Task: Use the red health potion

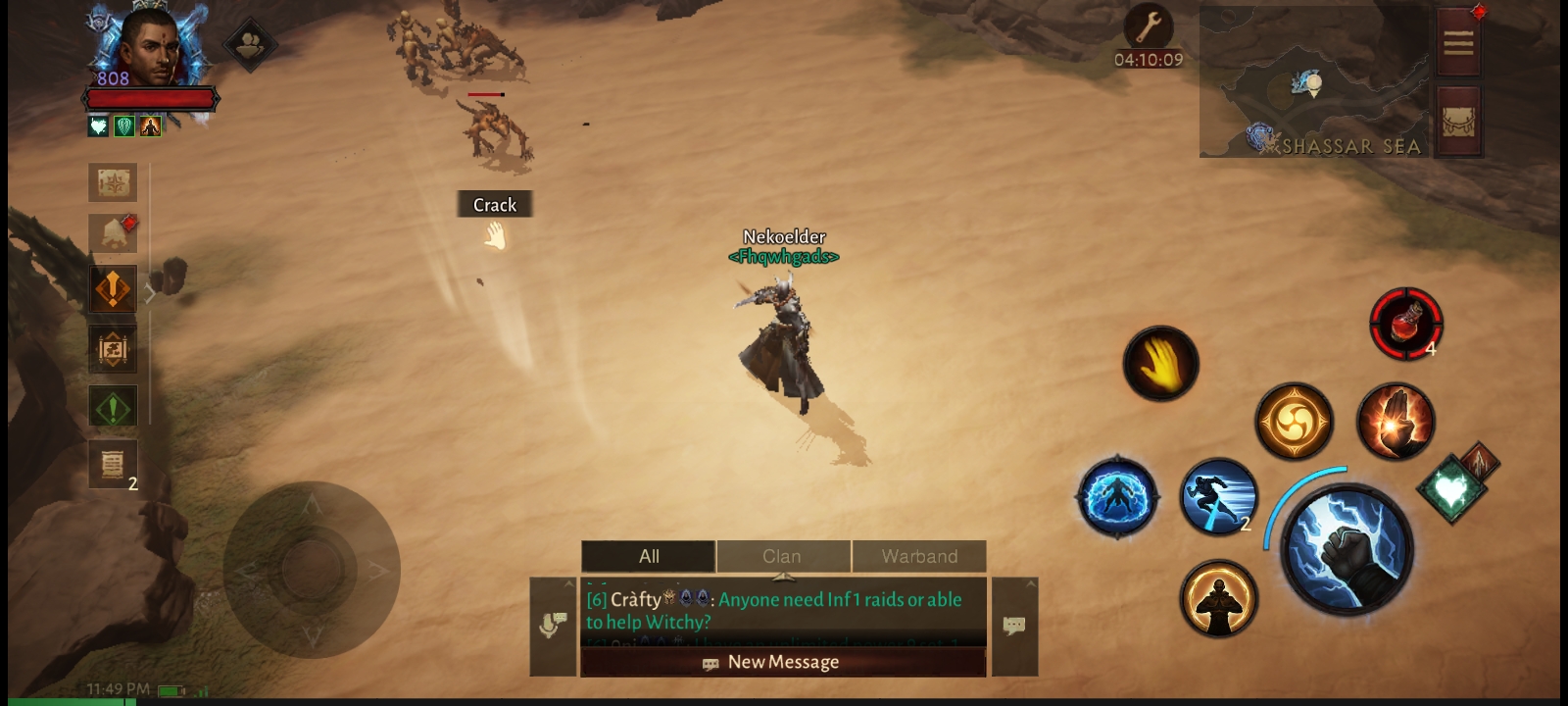Action: point(1405,323)
